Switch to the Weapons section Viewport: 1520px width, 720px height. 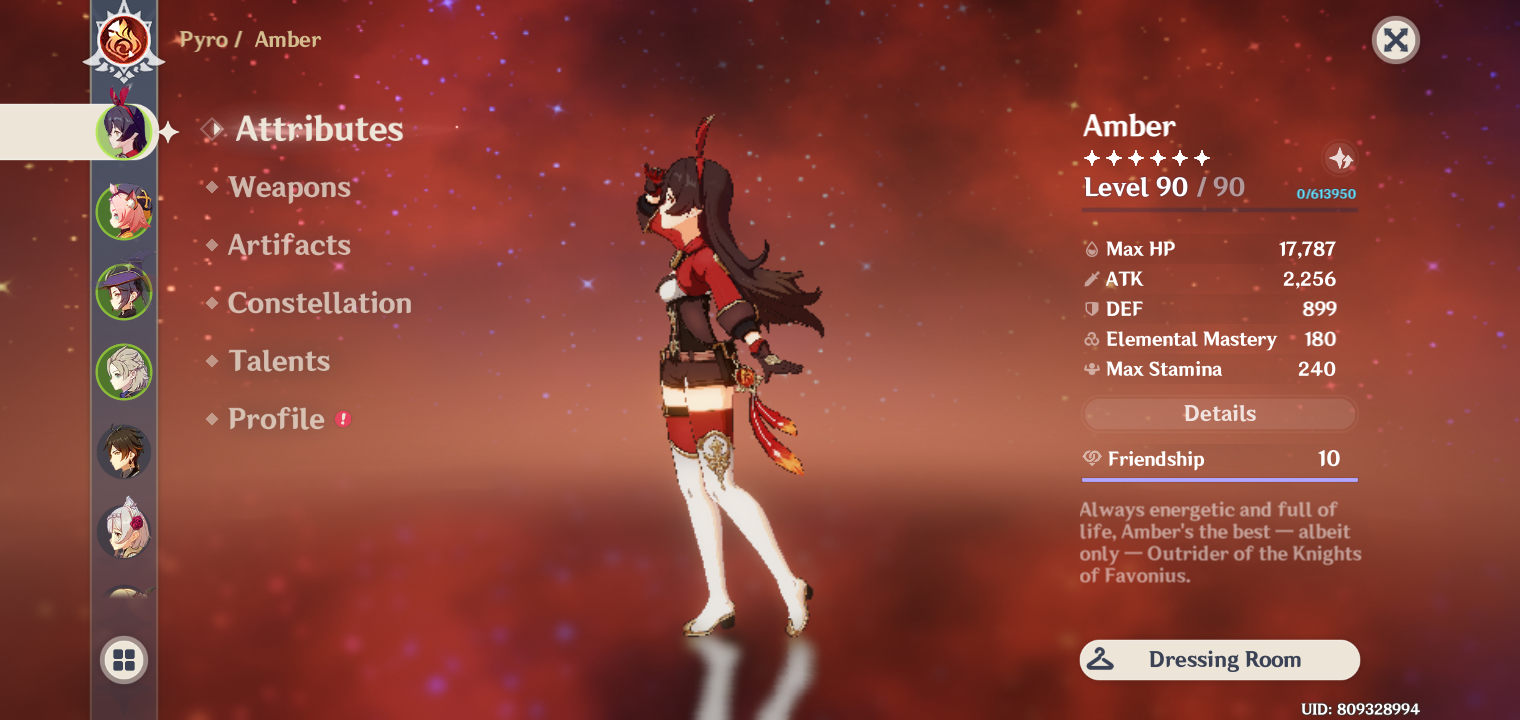pyautogui.click(x=288, y=187)
